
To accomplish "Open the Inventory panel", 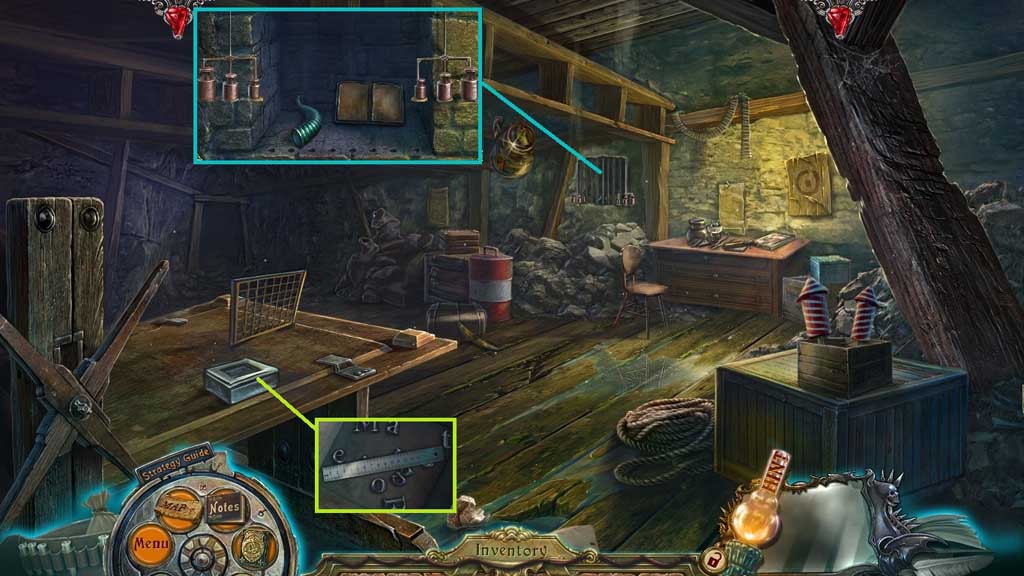I will coord(510,549).
